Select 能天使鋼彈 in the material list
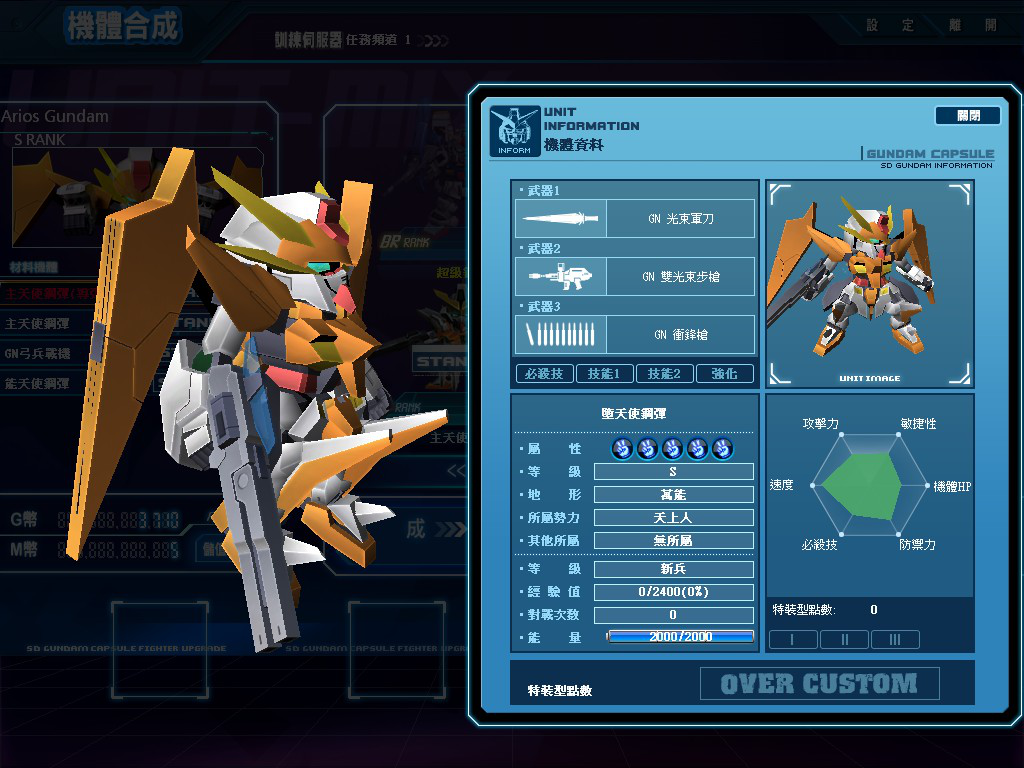The width and height of the screenshot is (1024, 768). 38,383
